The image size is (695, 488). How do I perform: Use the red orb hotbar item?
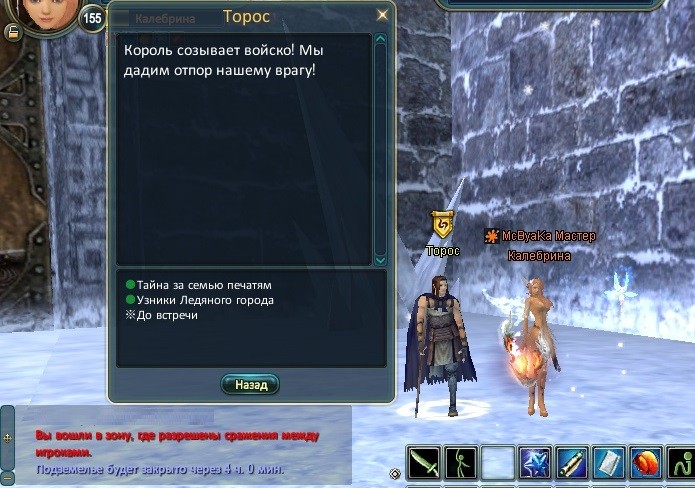[647, 464]
